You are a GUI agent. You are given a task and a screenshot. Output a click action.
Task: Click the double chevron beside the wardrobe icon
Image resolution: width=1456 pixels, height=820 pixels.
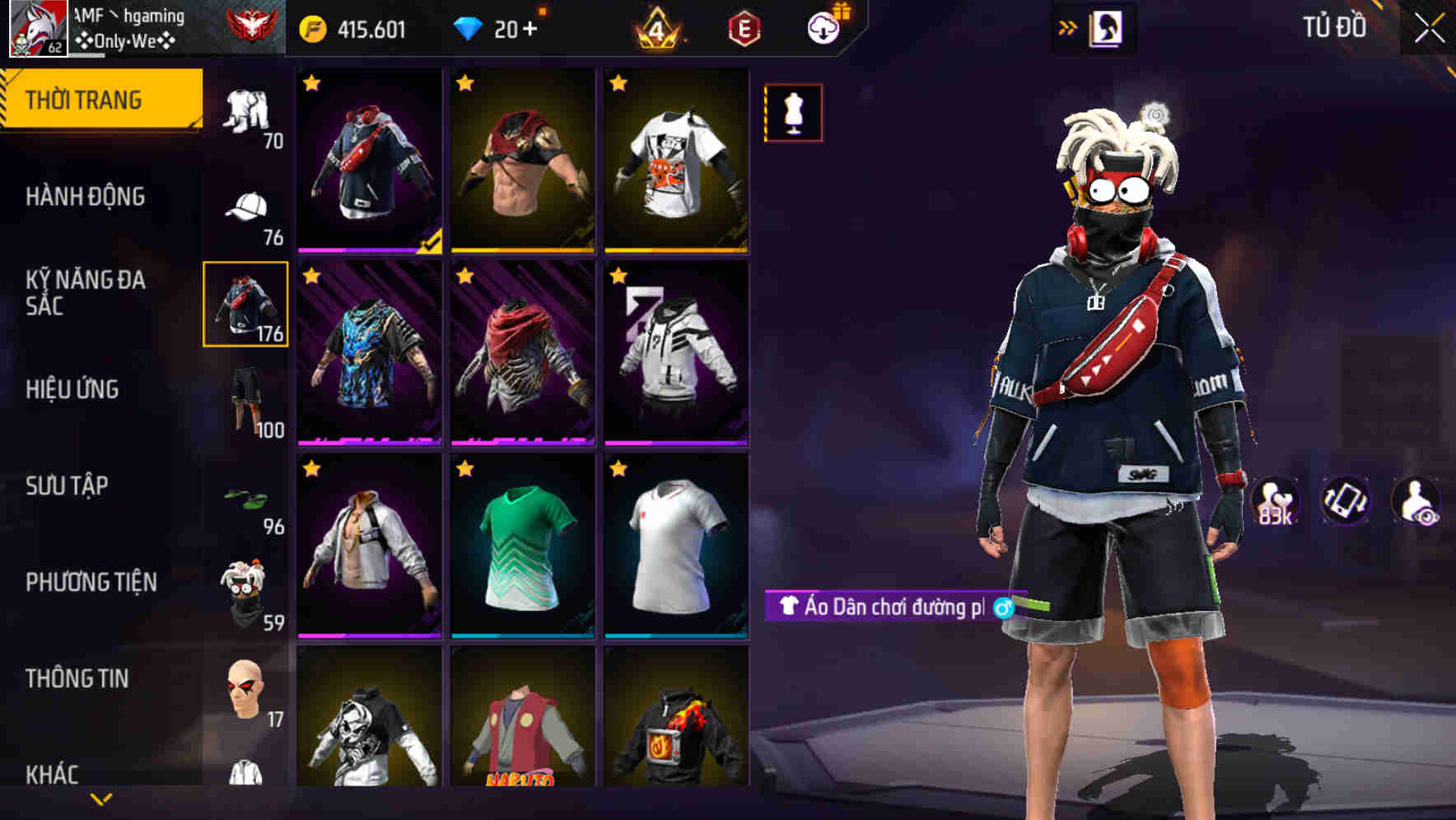click(1068, 26)
